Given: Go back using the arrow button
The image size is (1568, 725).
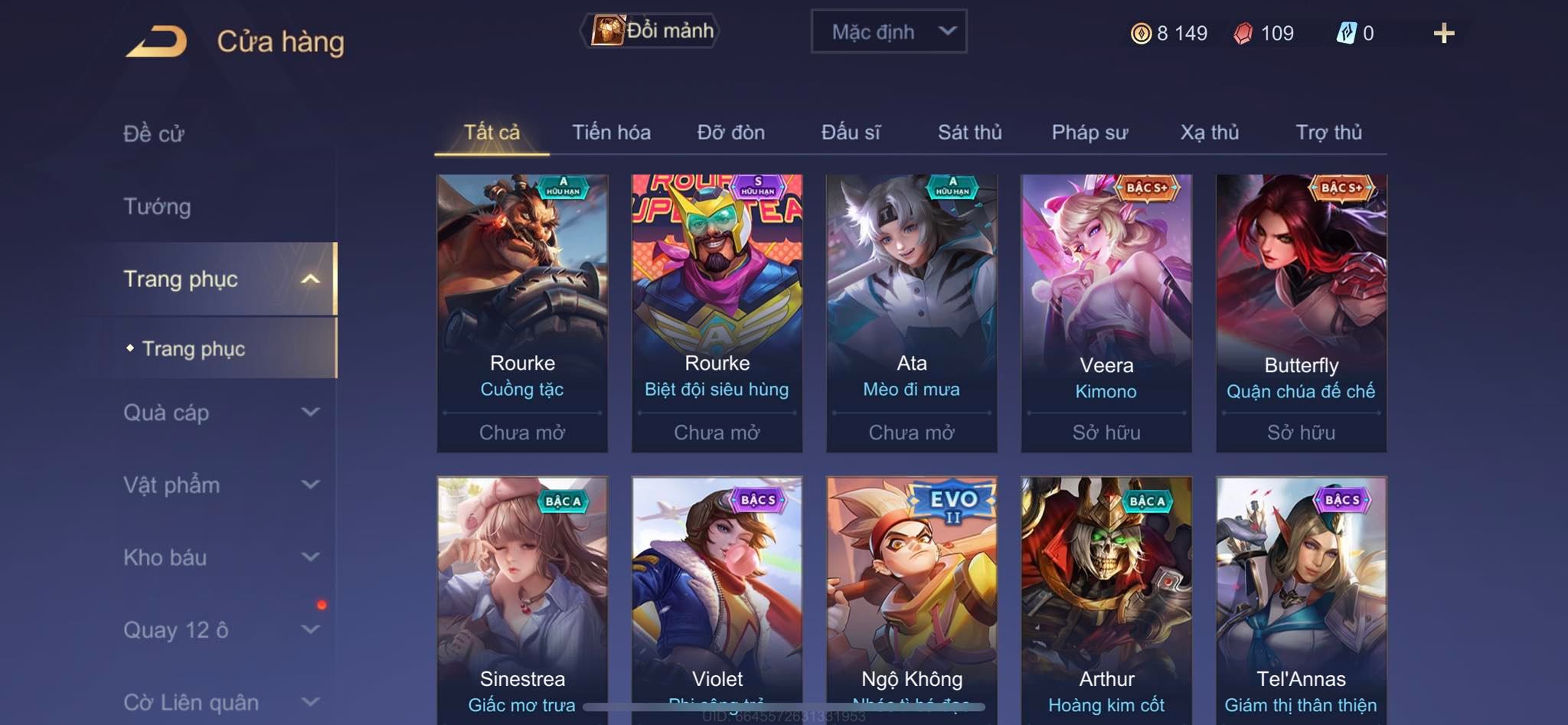Looking at the screenshot, I should click(x=158, y=41).
